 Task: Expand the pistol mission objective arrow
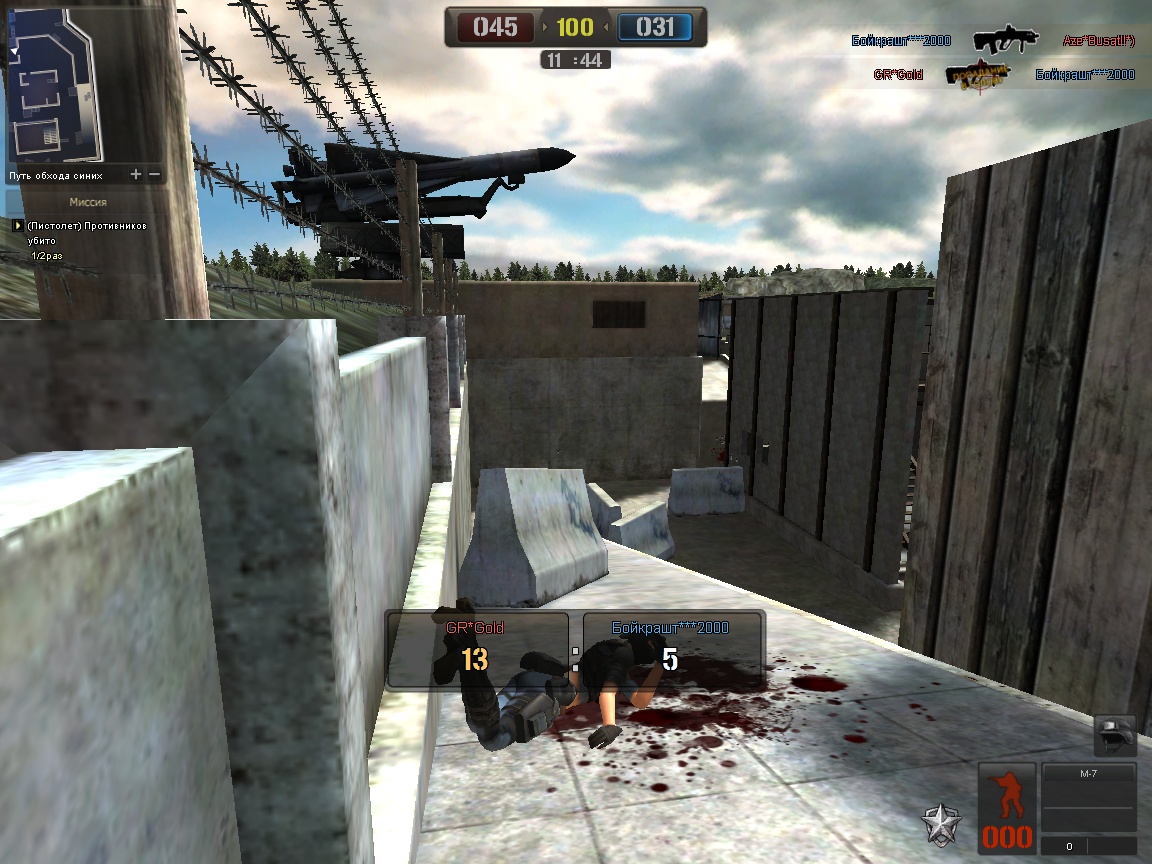17,226
